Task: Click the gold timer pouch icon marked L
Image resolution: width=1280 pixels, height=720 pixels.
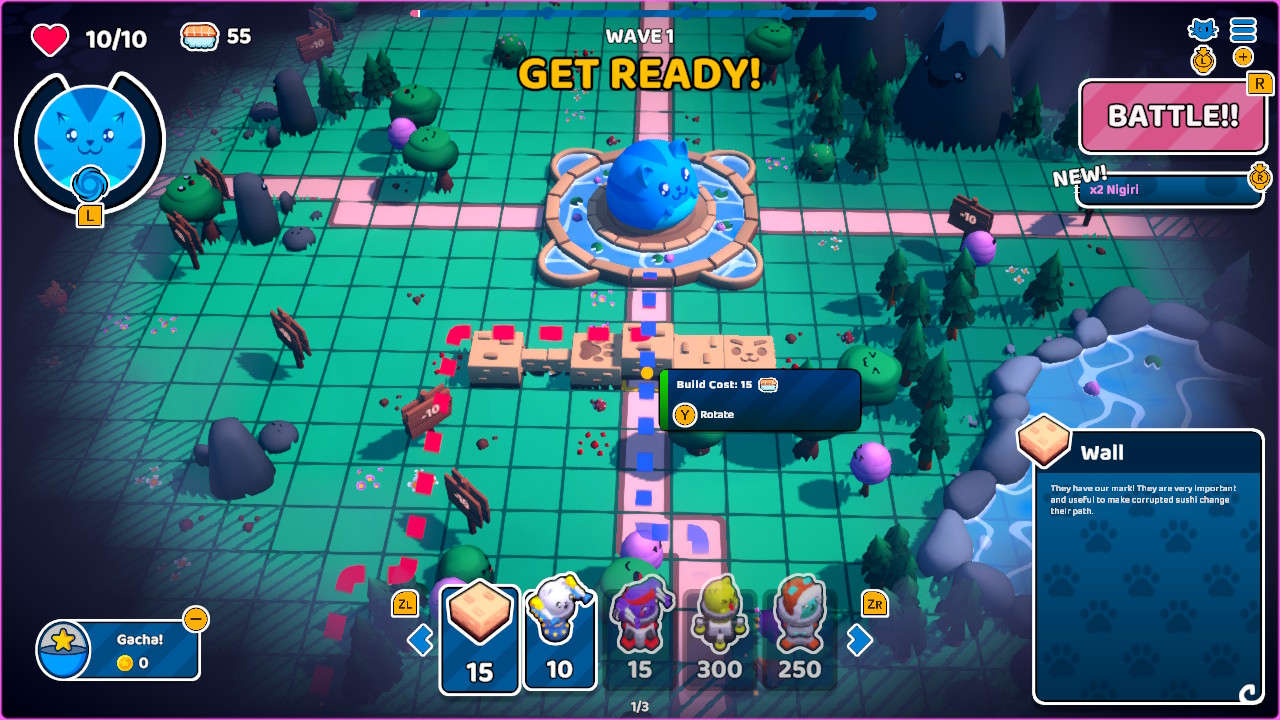Action: (1203, 58)
